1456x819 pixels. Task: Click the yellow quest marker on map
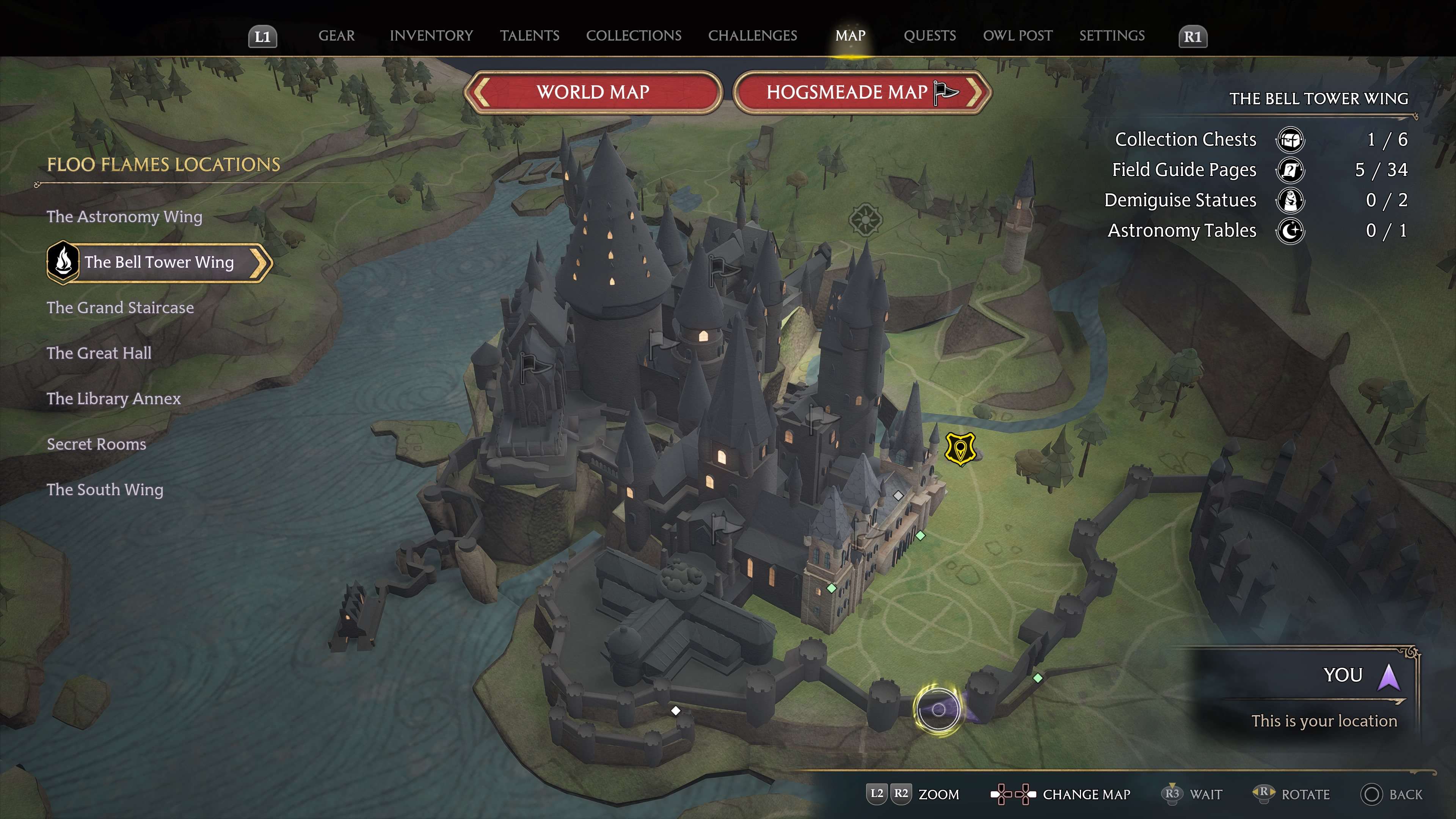960,449
